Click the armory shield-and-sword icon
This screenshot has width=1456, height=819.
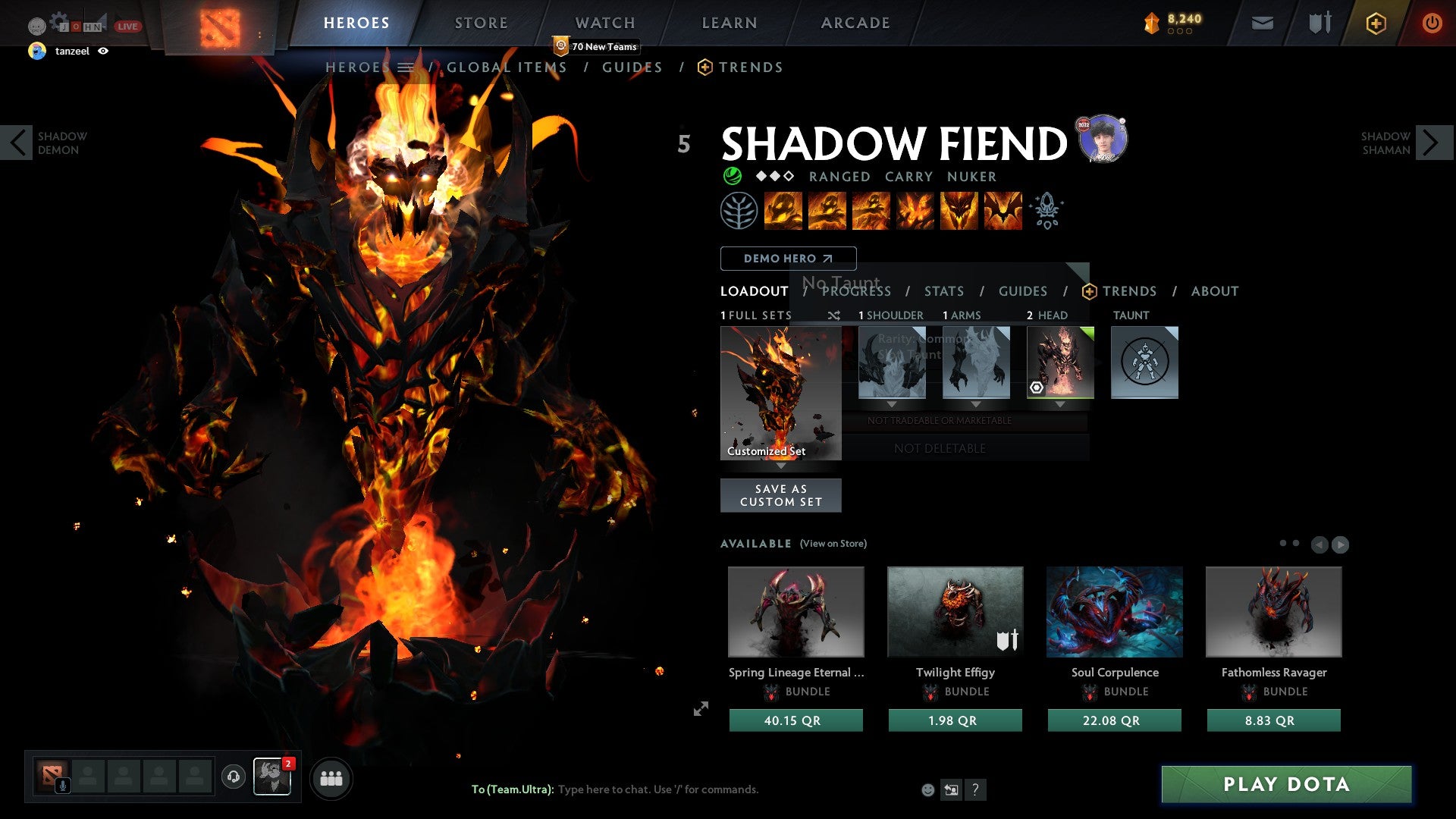point(1319,23)
